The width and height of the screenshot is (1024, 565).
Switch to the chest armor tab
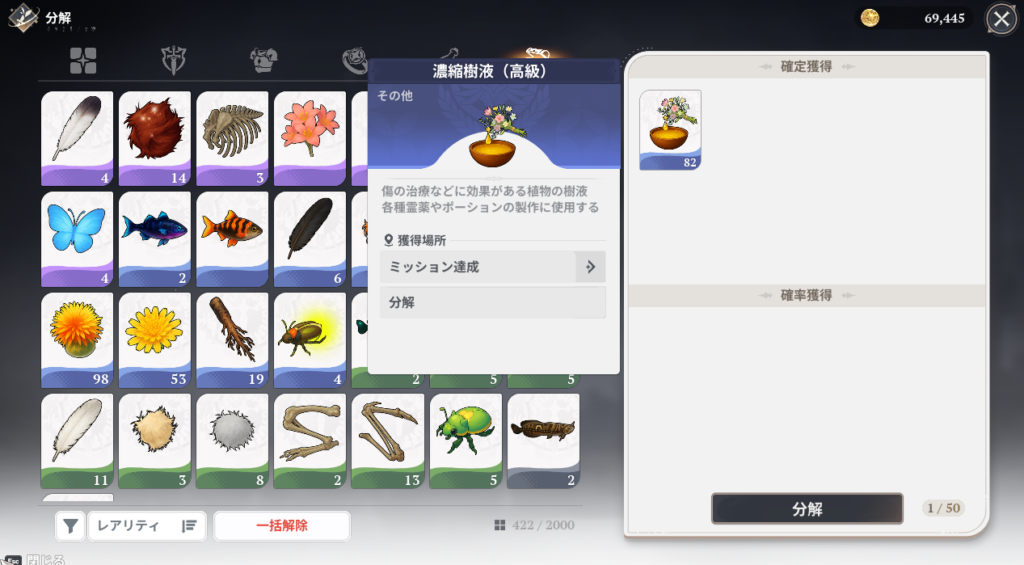click(x=263, y=61)
